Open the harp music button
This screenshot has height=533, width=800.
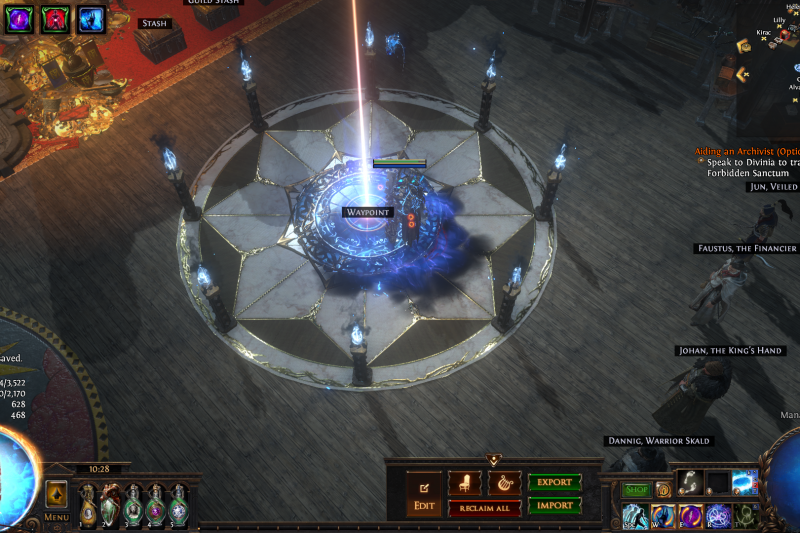coord(504,483)
